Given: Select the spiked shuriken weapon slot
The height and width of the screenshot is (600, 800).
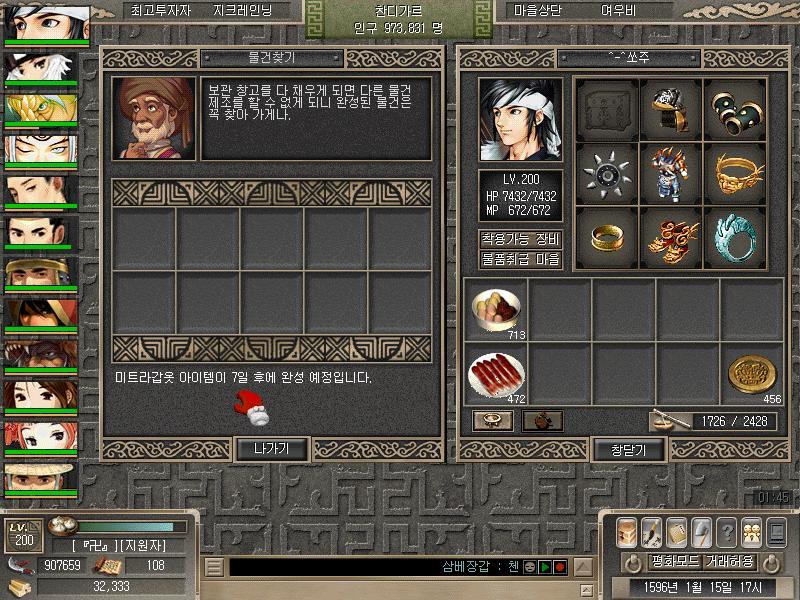Looking at the screenshot, I should tap(606, 174).
